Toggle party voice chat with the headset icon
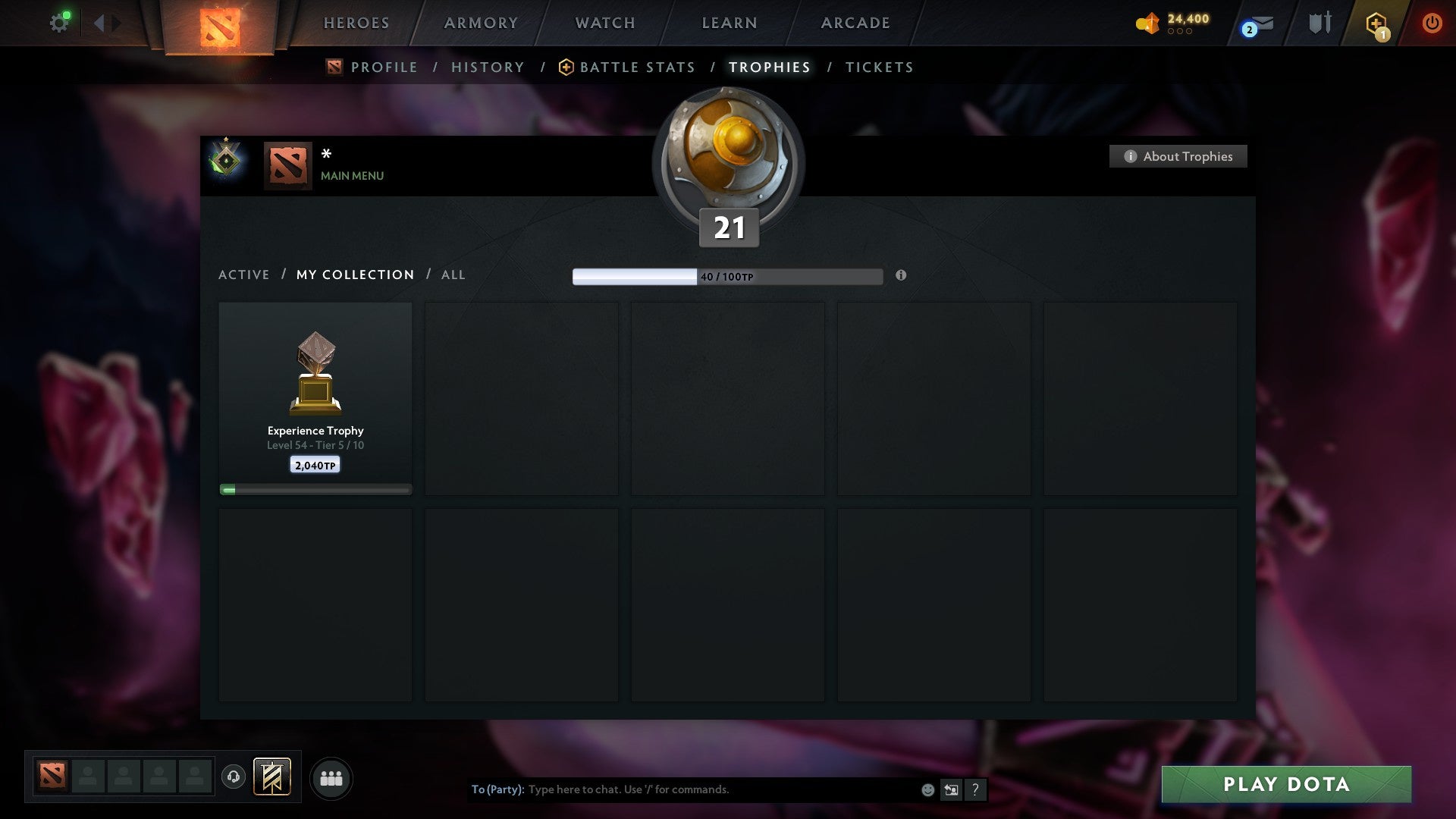This screenshot has width=1456, height=819. tap(234, 778)
